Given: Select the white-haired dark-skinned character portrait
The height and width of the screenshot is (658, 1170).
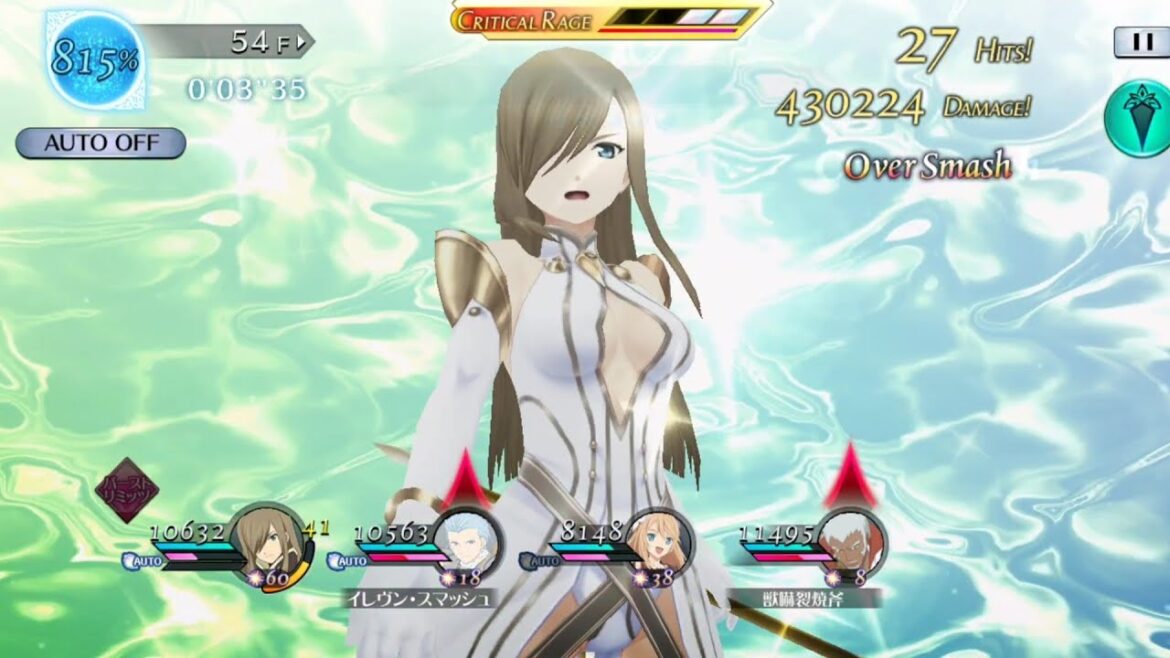Looking at the screenshot, I should 851,543.
